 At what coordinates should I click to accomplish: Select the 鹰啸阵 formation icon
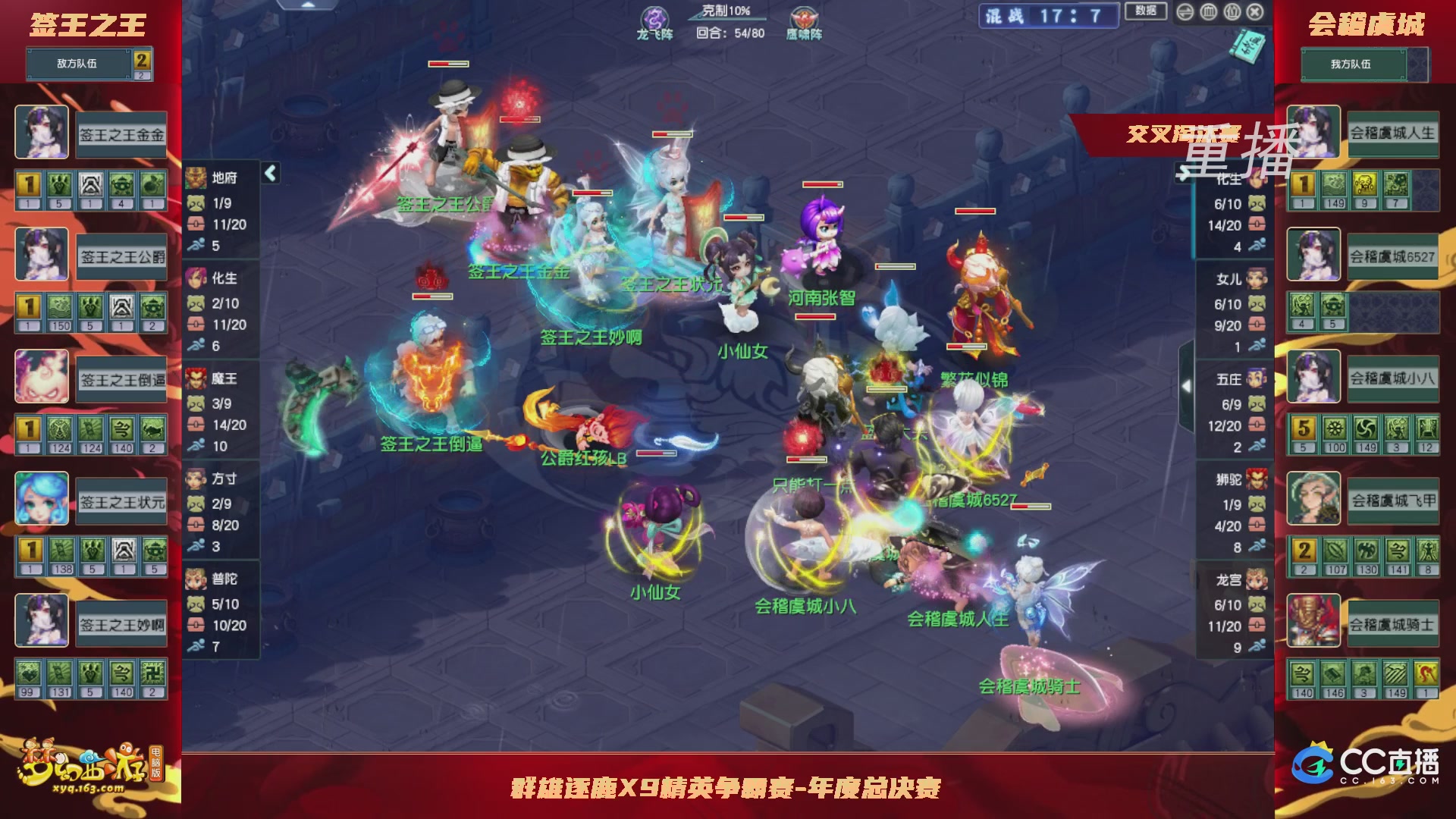pyautogui.click(x=802, y=15)
